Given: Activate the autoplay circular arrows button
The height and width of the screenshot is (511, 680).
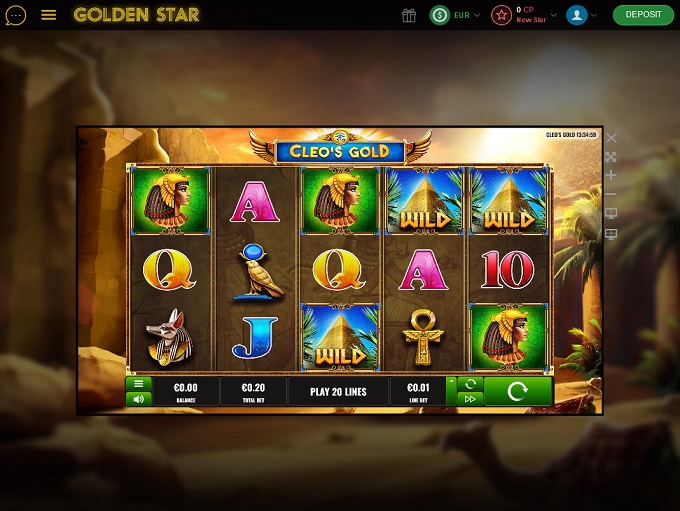Looking at the screenshot, I should (469, 383).
